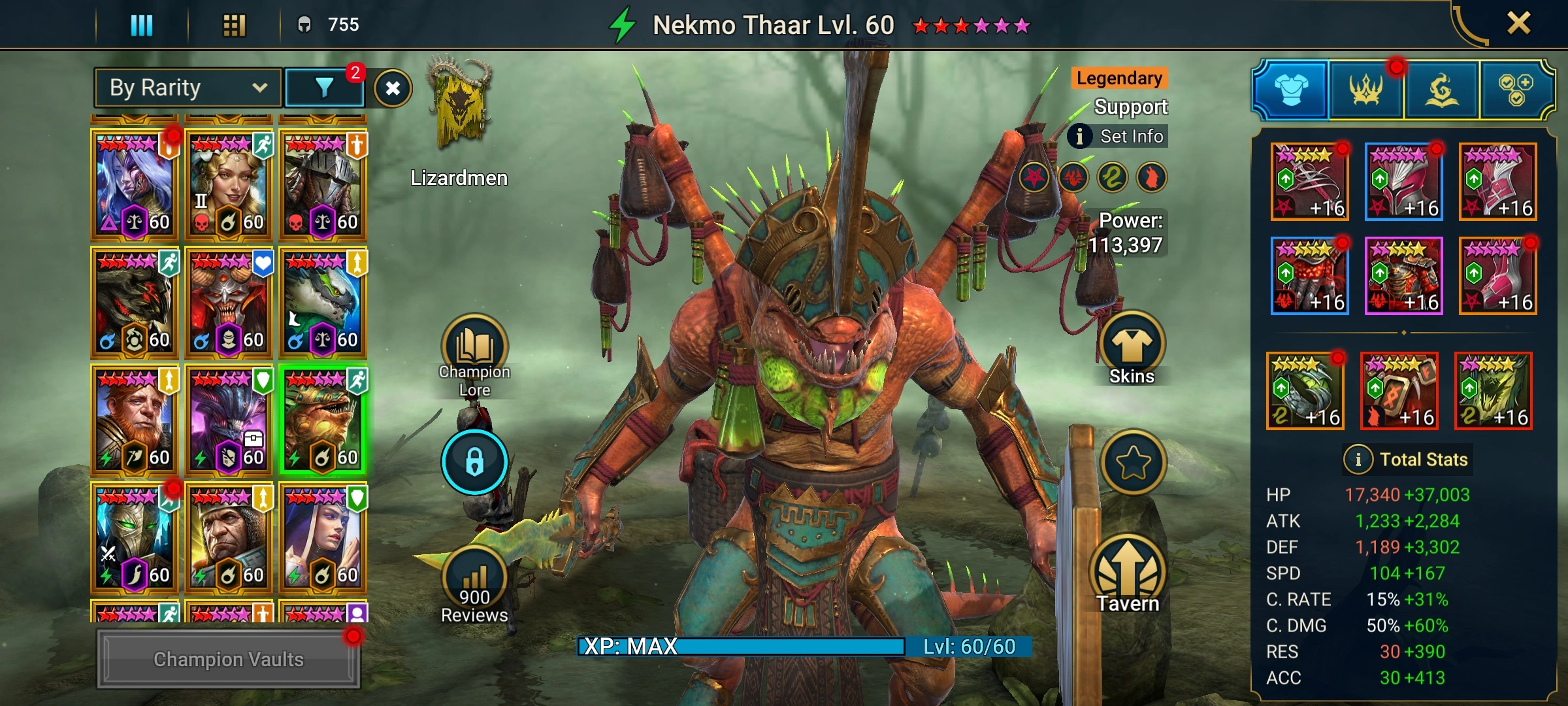
Task: Switch to the armor equipment tab
Action: click(x=1291, y=90)
